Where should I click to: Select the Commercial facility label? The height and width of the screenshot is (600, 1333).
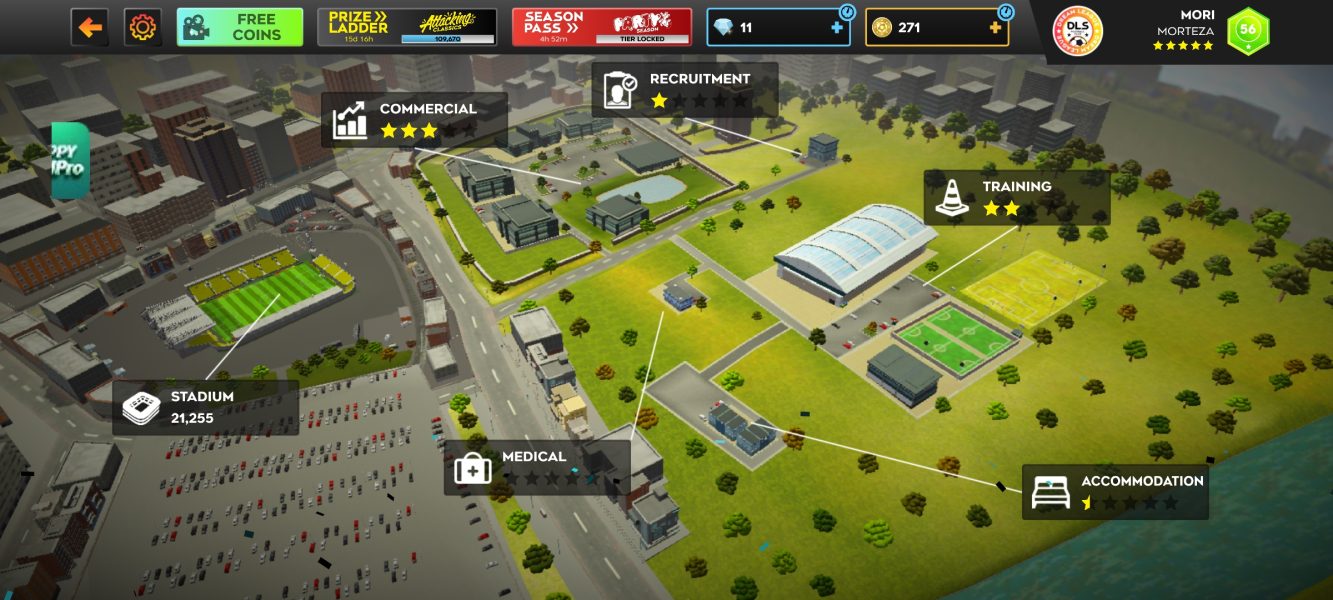pos(414,120)
